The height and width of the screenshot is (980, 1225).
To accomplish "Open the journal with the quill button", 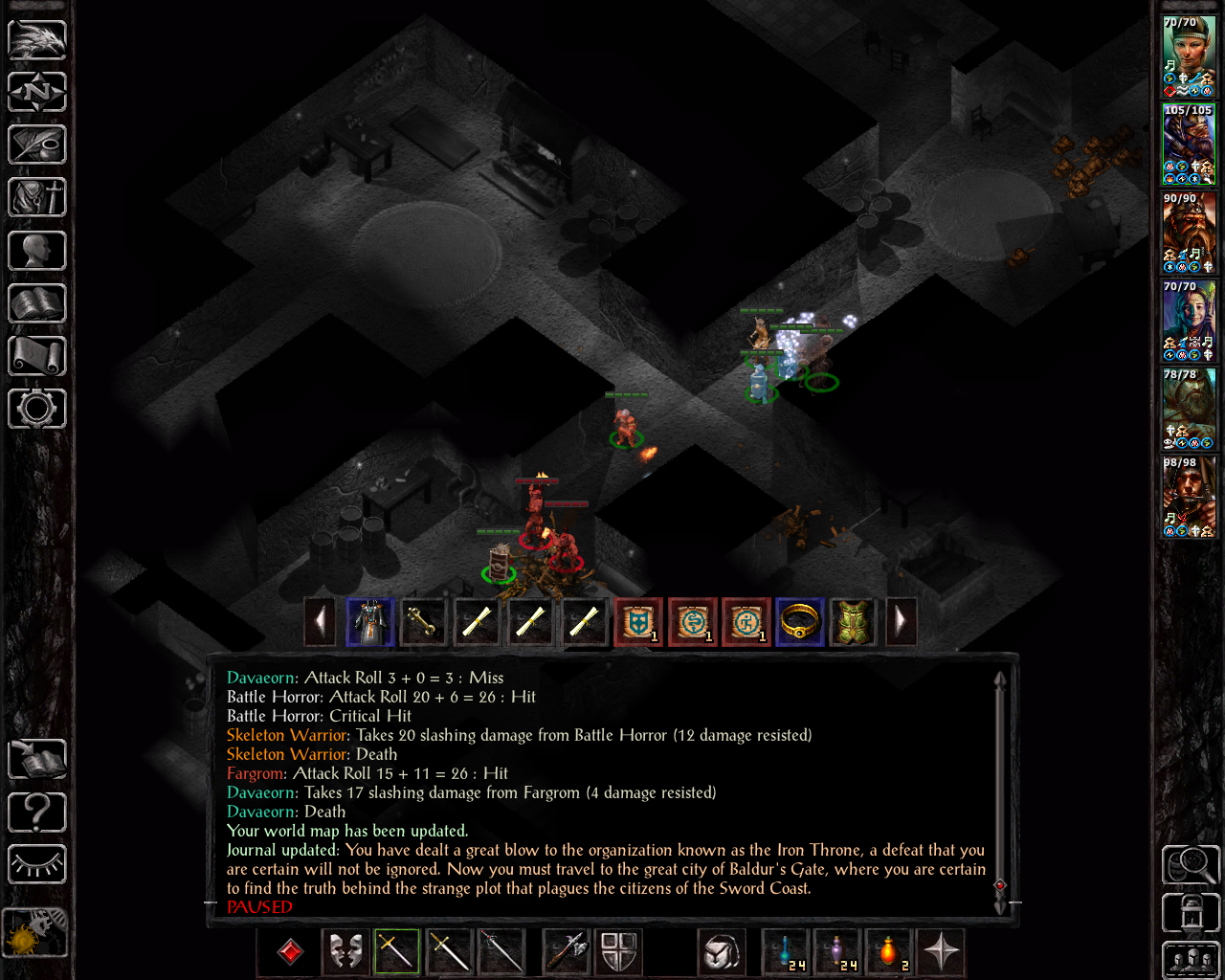I will [37, 145].
